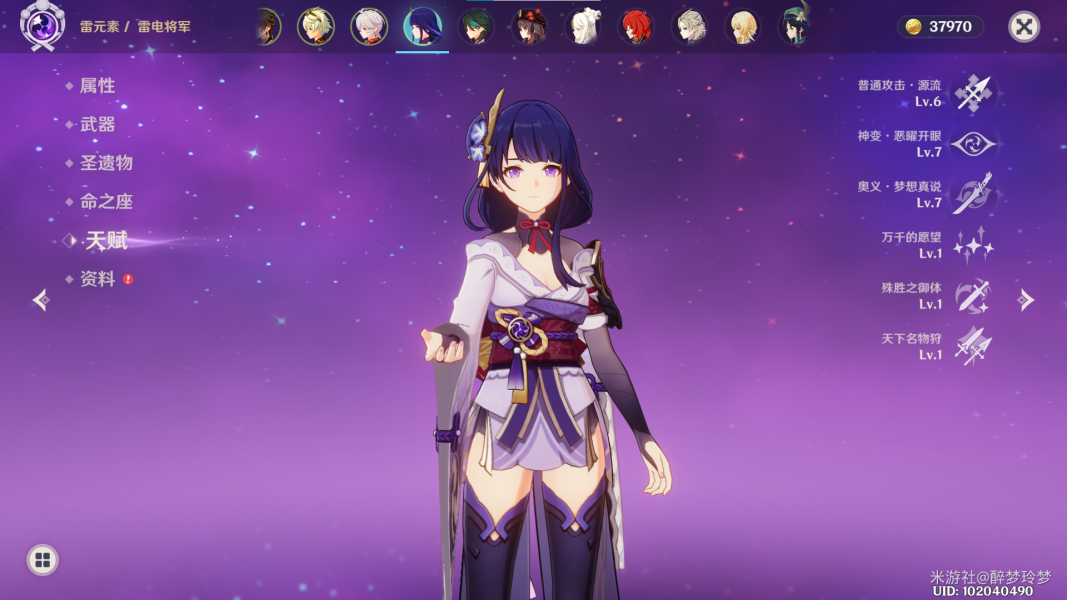
Task: Select the white-haired character portrait with hair buns
Action: click(582, 27)
